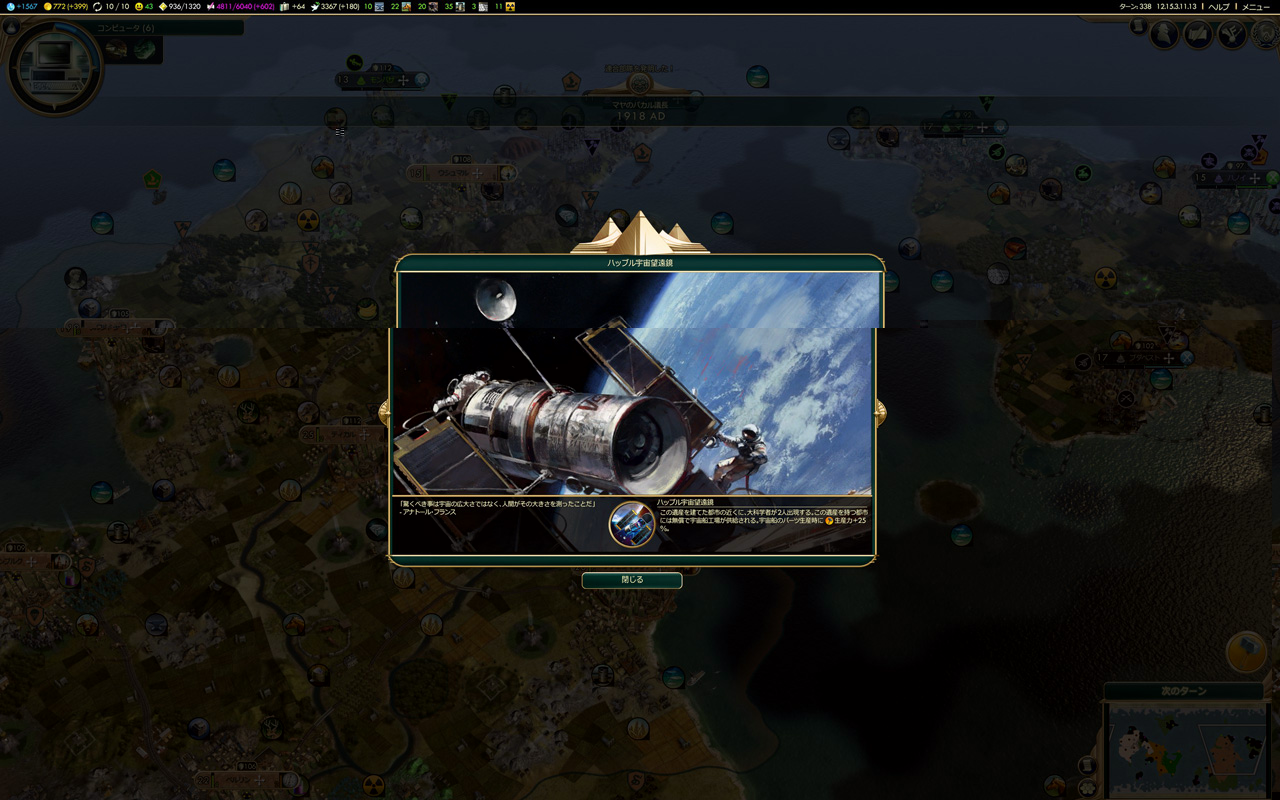
Task: Open the tourism suitcase counter
Action: 290,7
